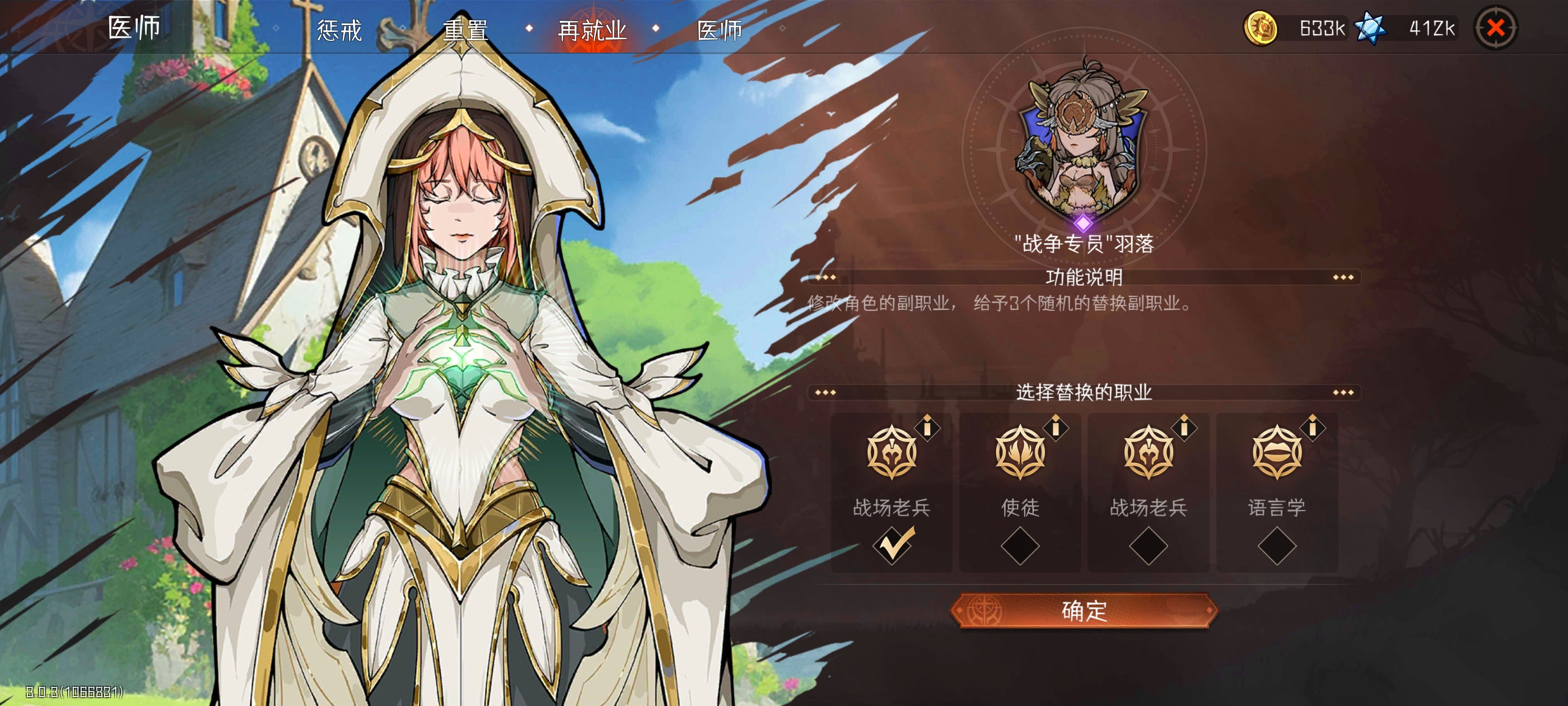This screenshot has height=706, width=1568.
Task: Click the gold coin currency icon
Action: (1261, 29)
